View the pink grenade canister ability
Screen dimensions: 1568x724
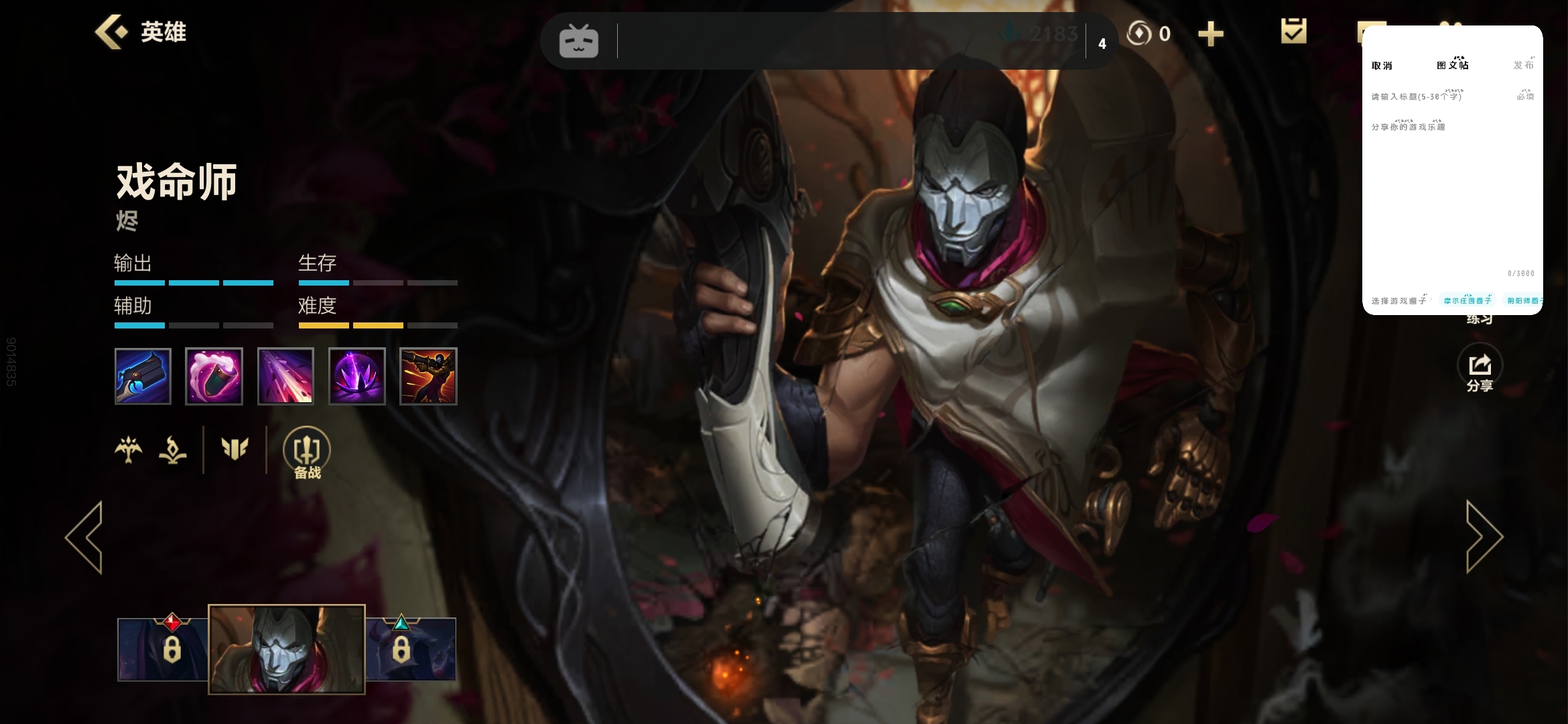(x=214, y=376)
